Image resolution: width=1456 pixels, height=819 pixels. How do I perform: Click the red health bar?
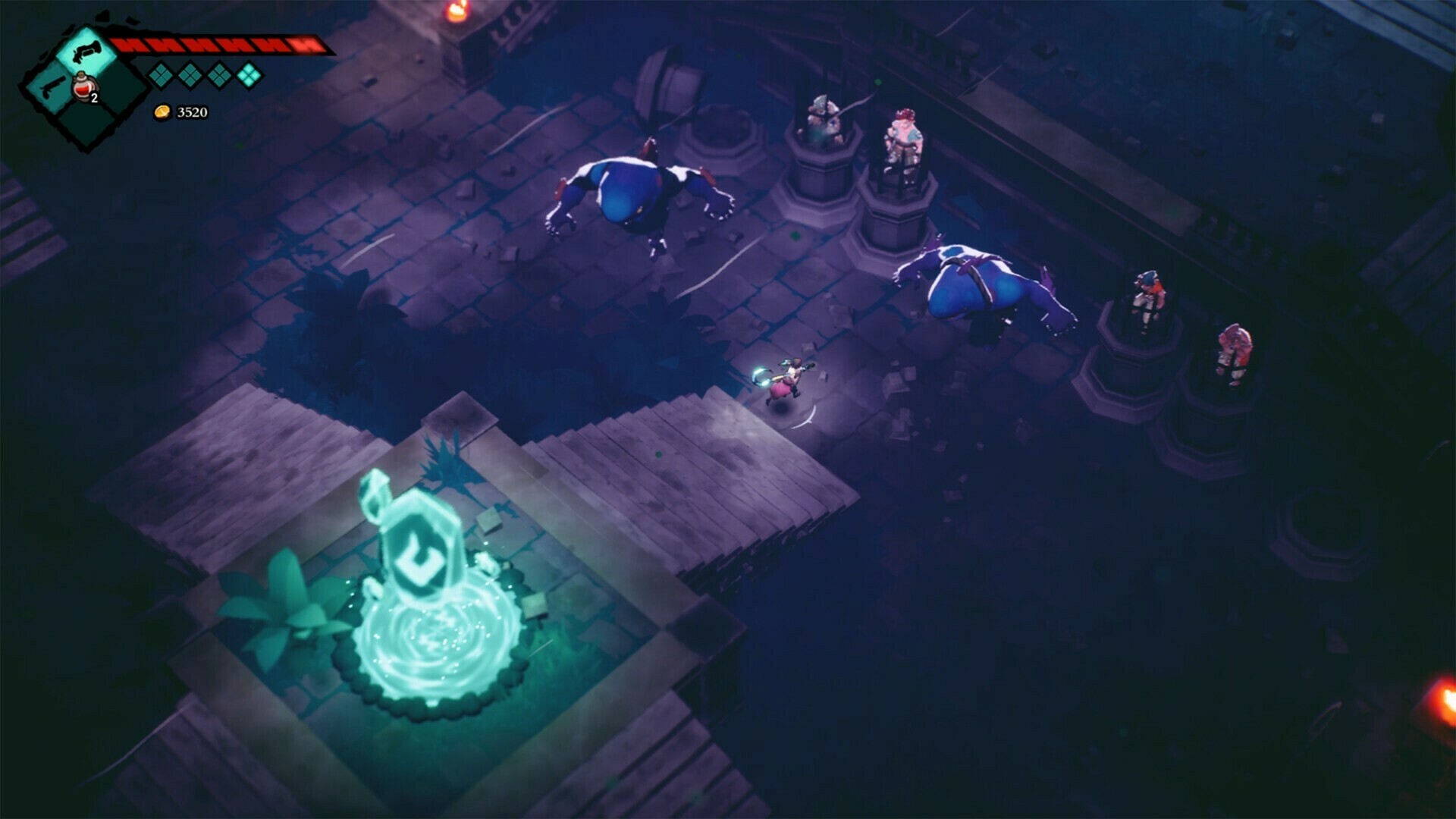pyautogui.click(x=220, y=44)
